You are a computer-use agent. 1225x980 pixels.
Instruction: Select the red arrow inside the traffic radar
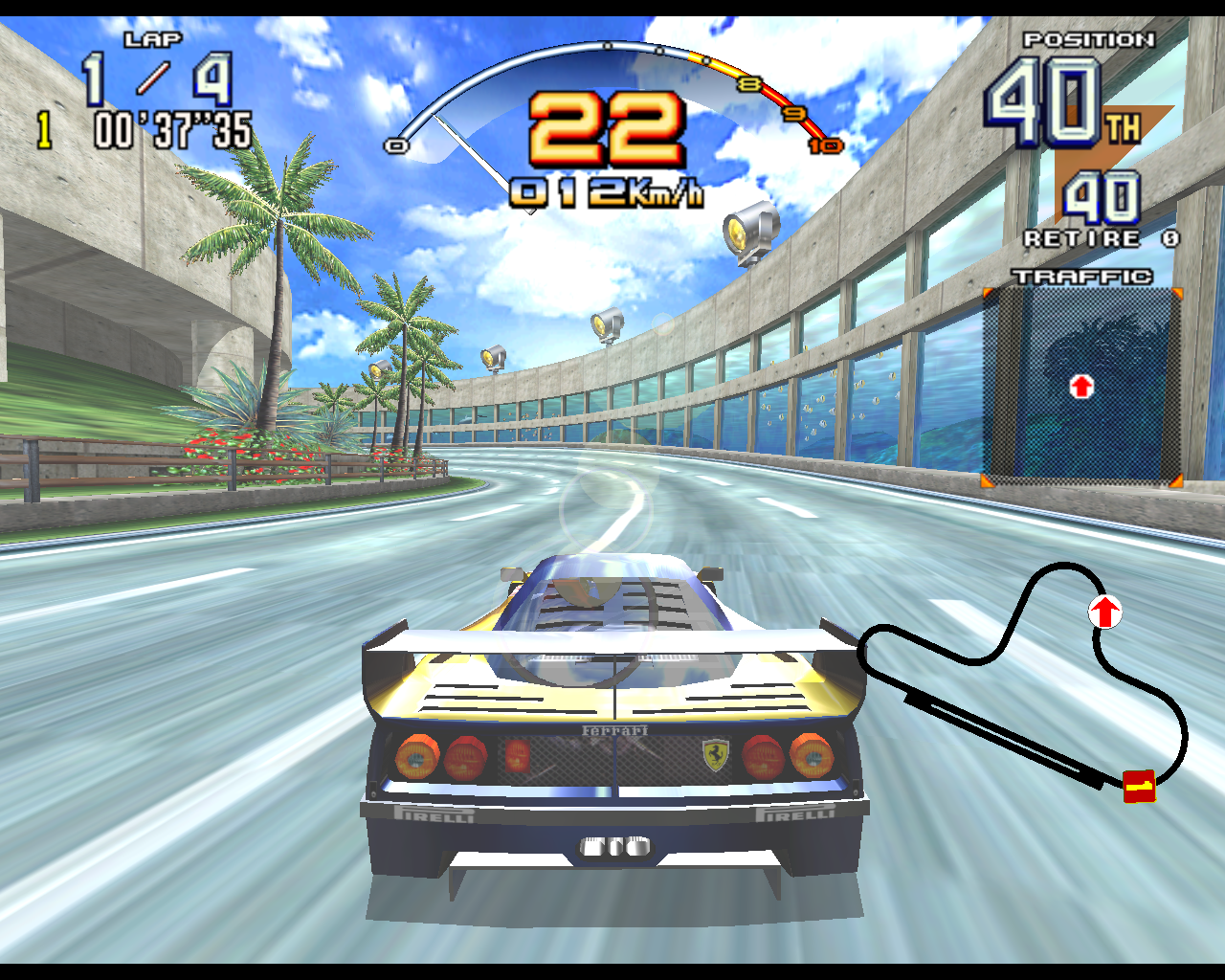[1081, 387]
